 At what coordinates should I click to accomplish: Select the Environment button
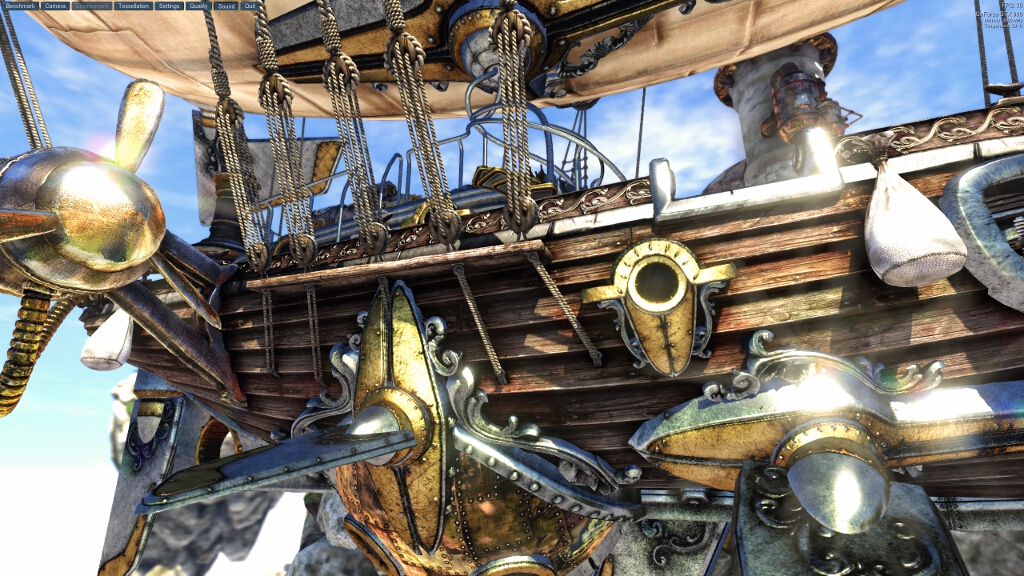(92, 6)
